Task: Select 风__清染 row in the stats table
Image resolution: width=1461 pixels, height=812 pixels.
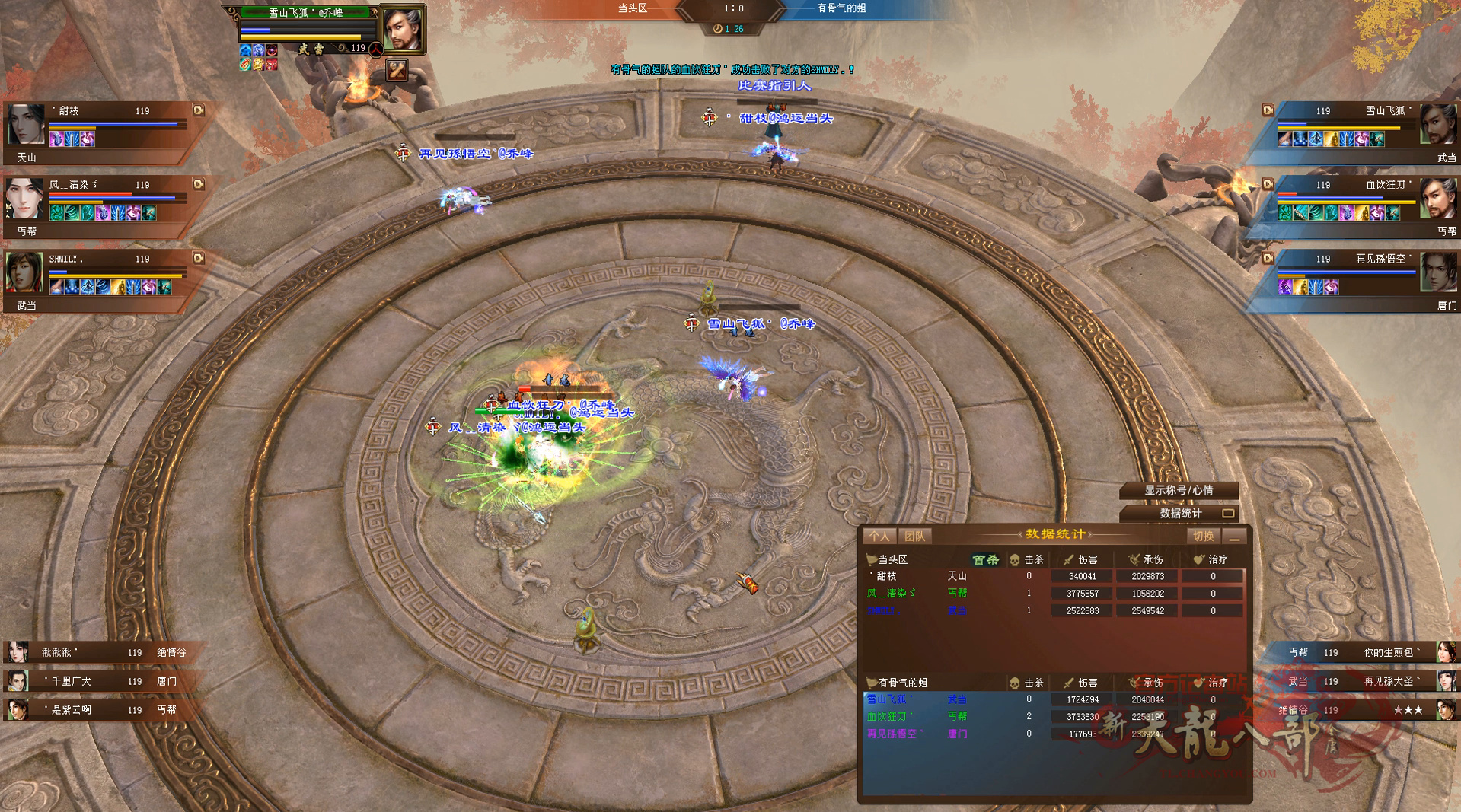Action: coord(1054,593)
